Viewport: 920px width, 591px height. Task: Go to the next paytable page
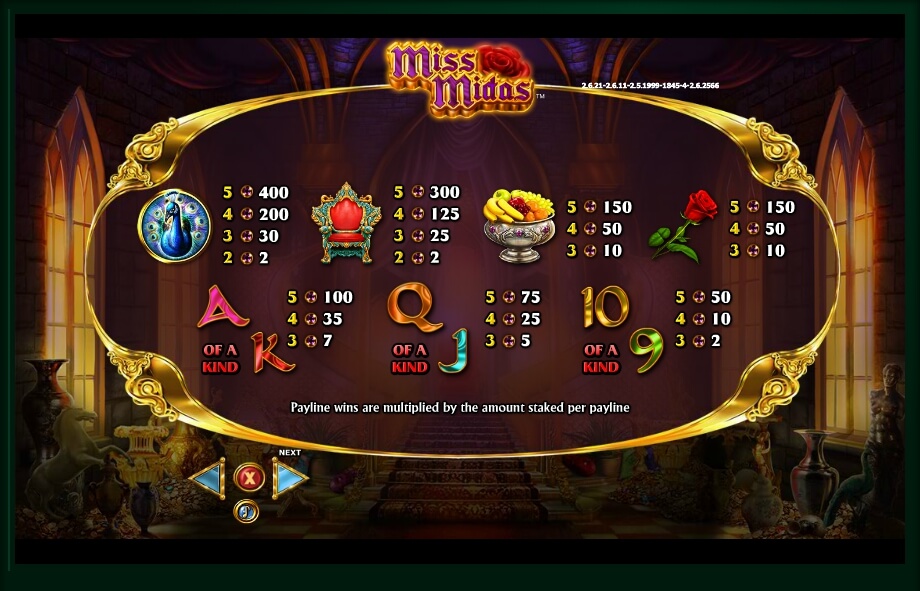point(289,479)
